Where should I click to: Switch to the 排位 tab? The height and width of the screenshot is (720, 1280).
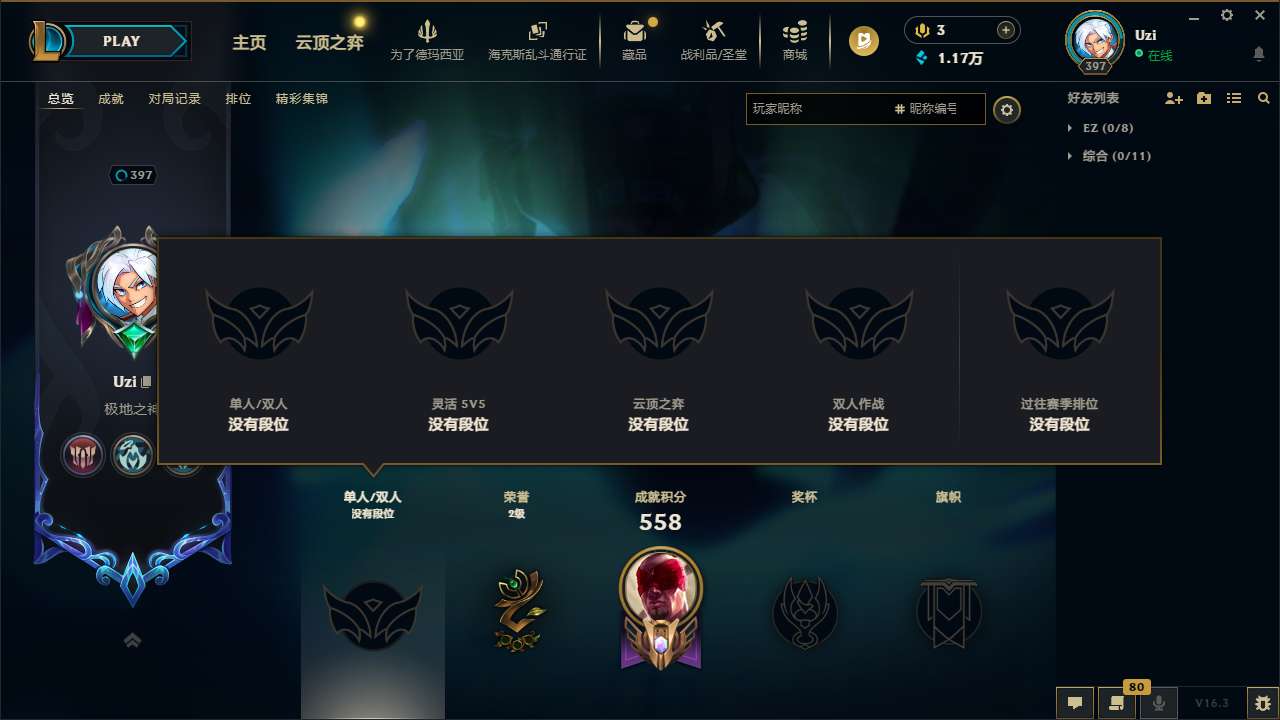pos(238,98)
